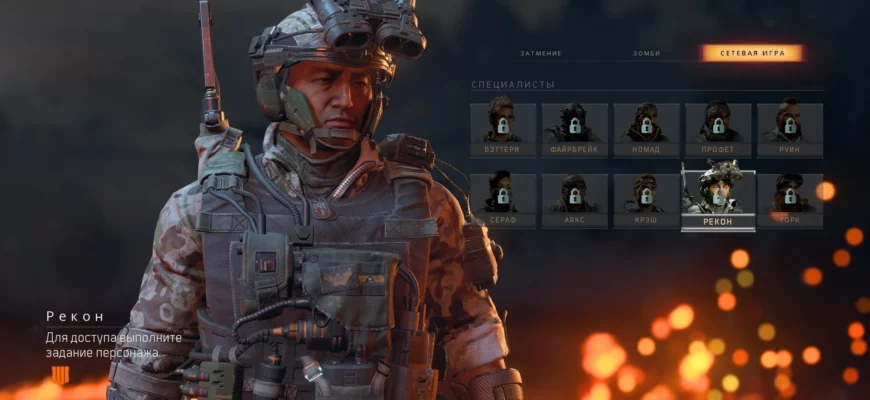Screen dimensions: 870x400
Task: Select the Файрбрейк specialist tile
Action: click(x=574, y=130)
